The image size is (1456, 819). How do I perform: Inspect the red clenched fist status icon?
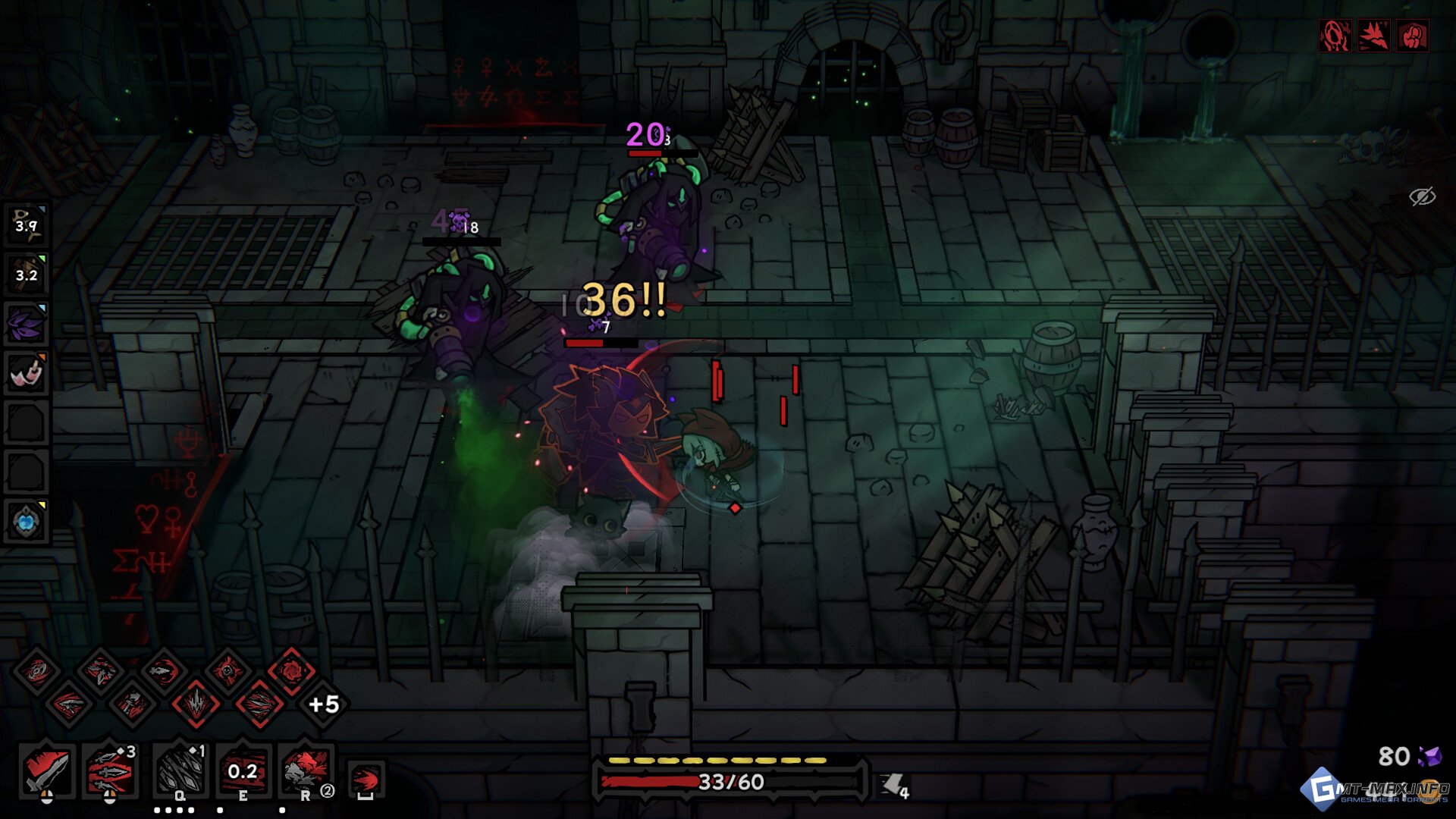[x=1413, y=36]
